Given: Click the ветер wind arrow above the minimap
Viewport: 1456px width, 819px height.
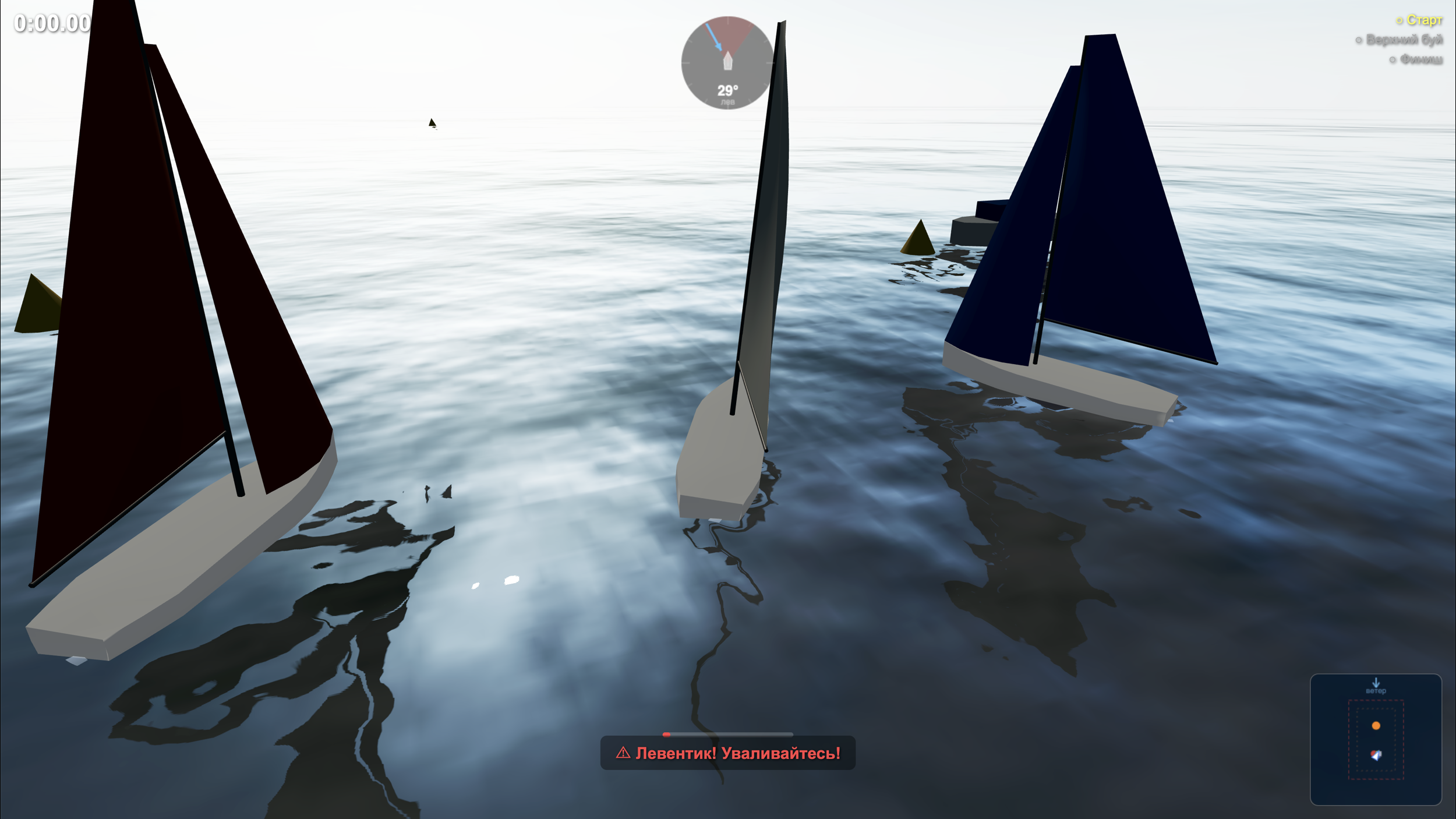Looking at the screenshot, I should click(x=1376, y=682).
